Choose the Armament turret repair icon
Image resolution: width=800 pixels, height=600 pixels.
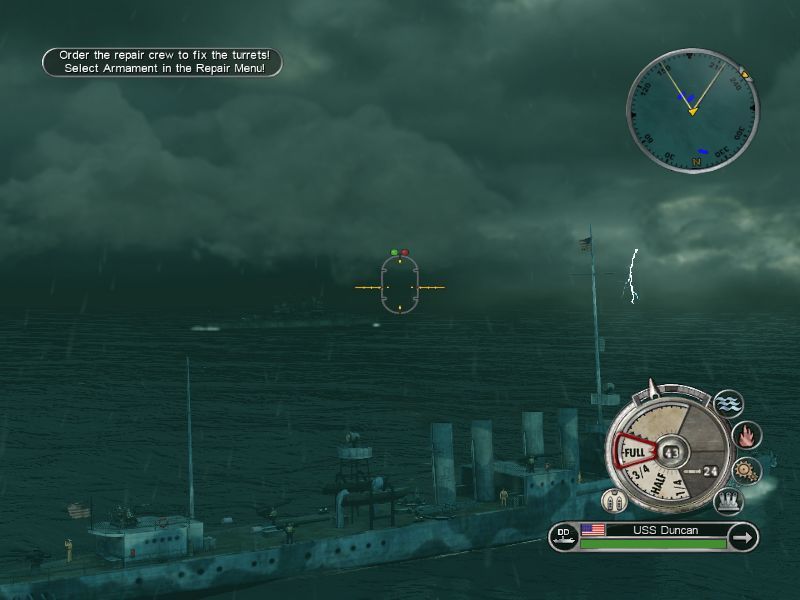(728, 500)
